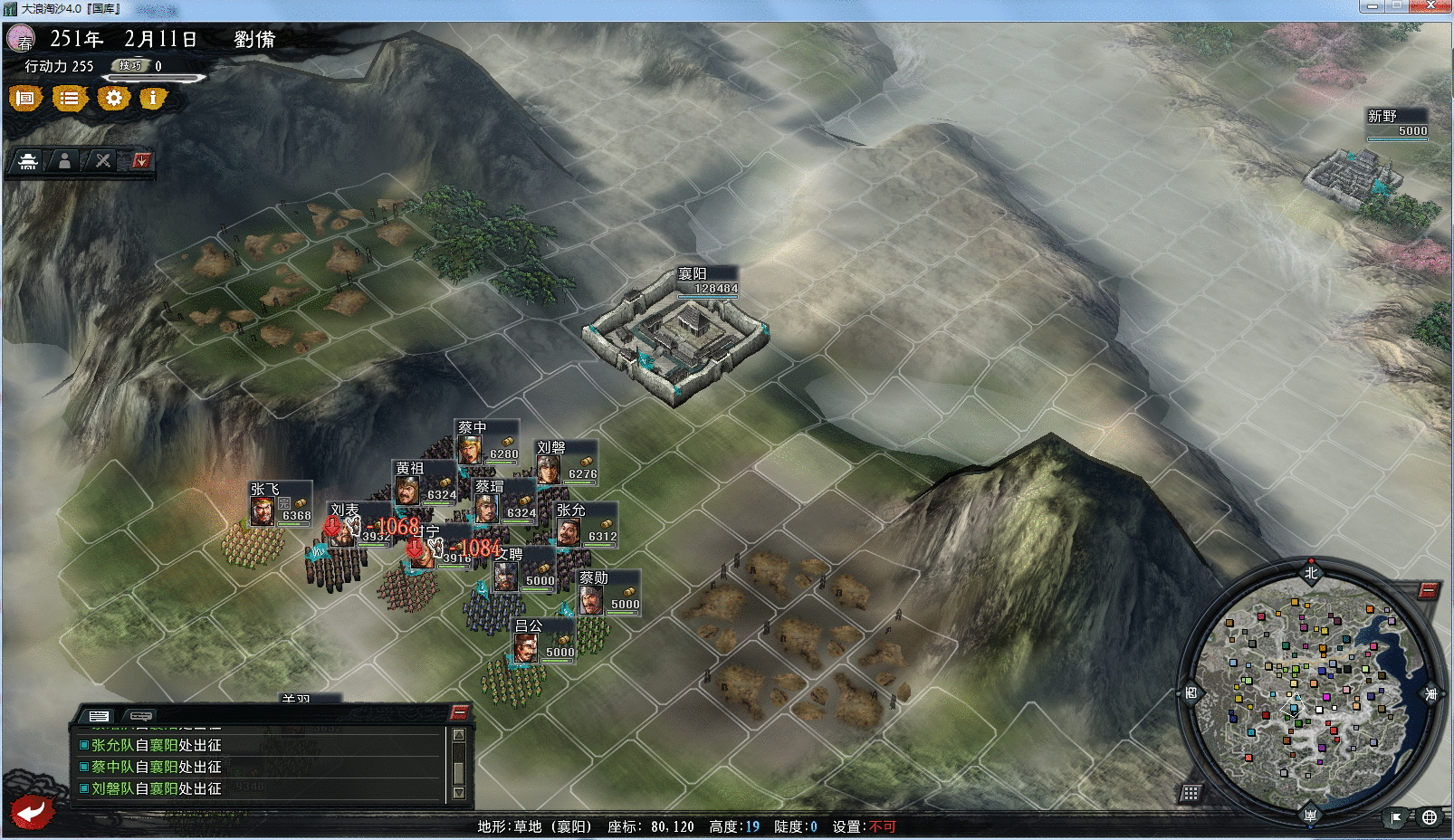This screenshot has width=1454, height=840.
Task: Switch to the city pagoda tab
Action: [x=28, y=161]
